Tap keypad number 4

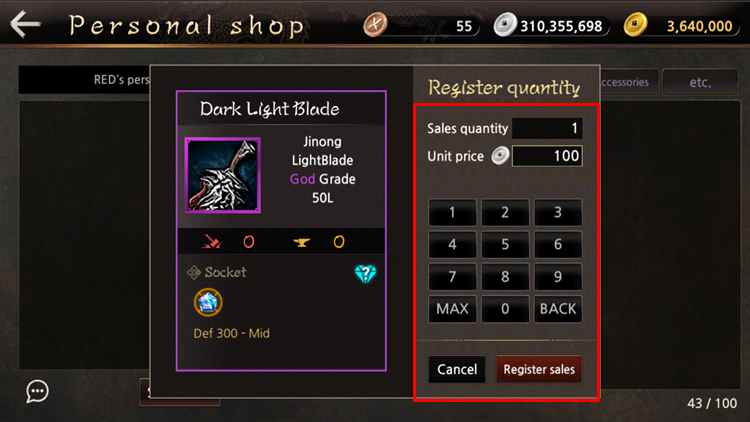(x=452, y=245)
